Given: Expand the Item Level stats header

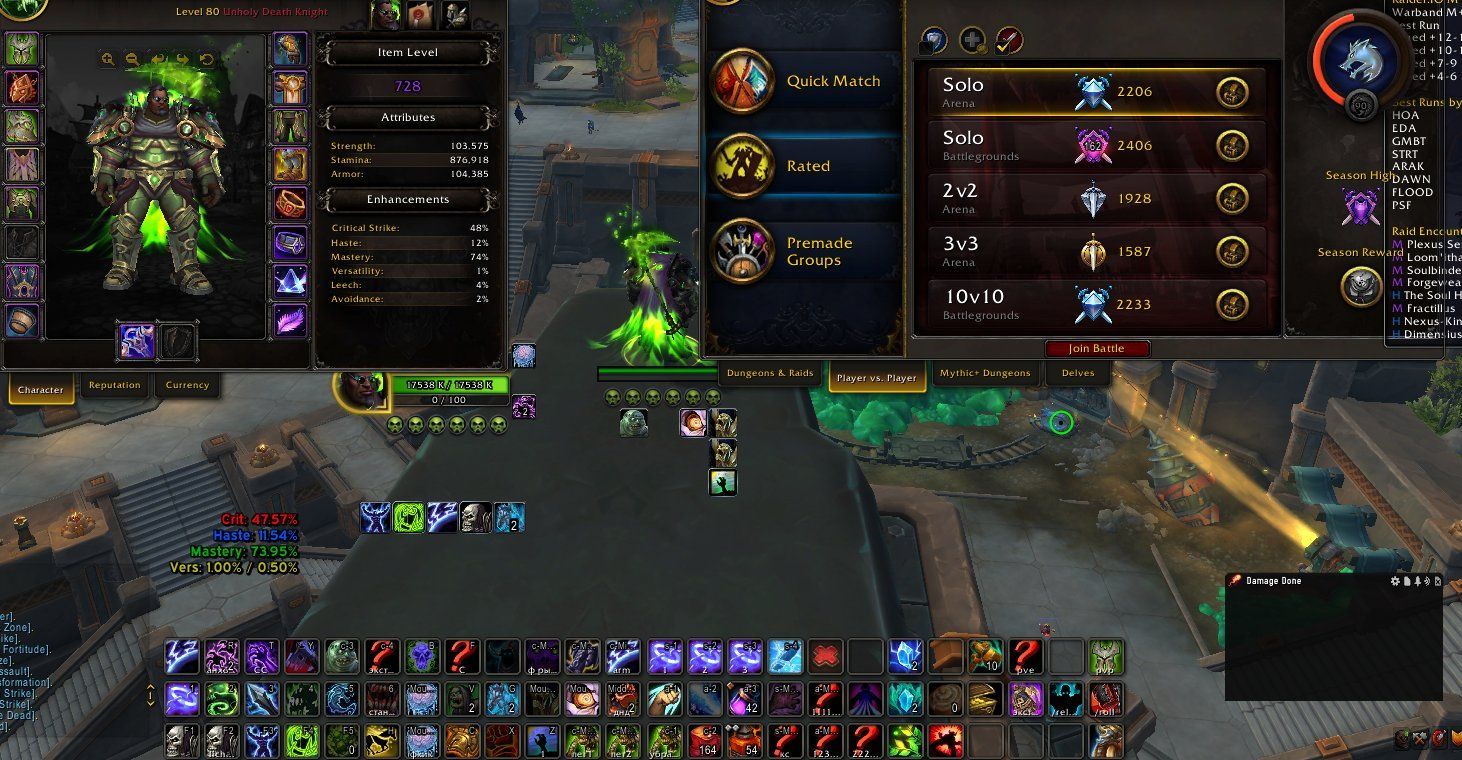Looking at the screenshot, I should click(x=408, y=52).
